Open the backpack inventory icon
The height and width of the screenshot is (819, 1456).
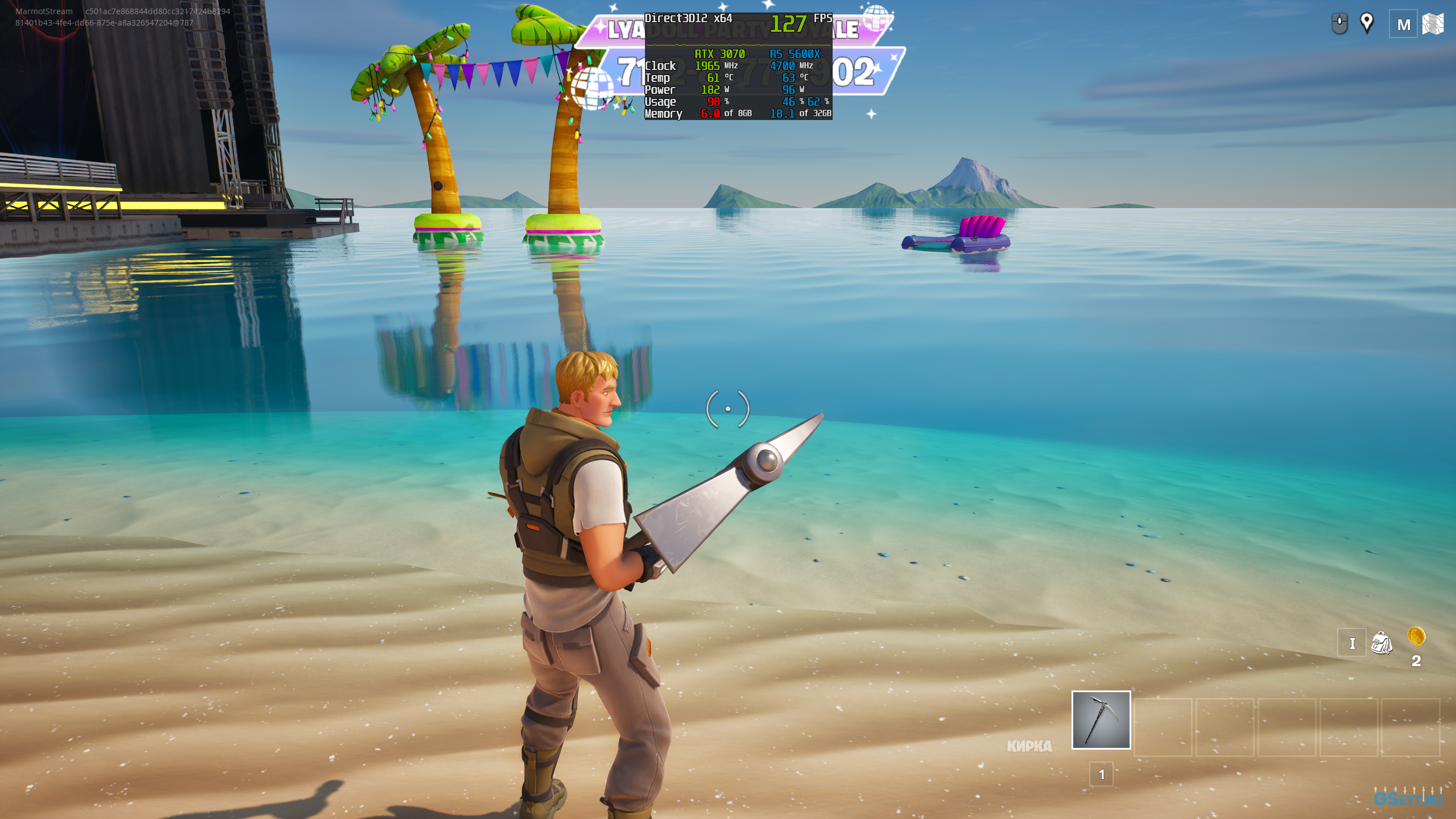click(1381, 643)
